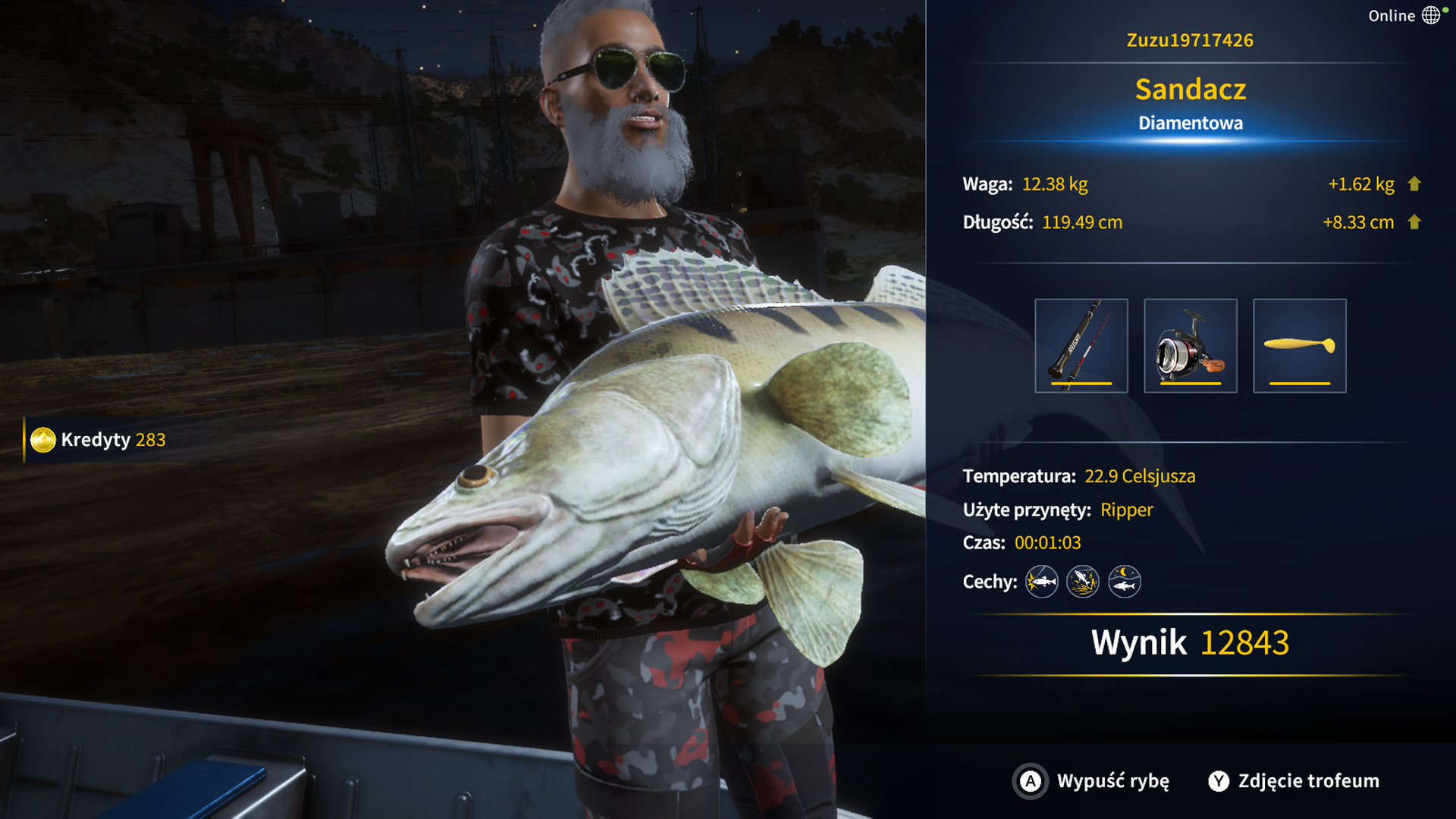The width and height of the screenshot is (1456, 819).
Task: Take a trophy photo with Zdjęcie trofeum
Action: point(1294,781)
